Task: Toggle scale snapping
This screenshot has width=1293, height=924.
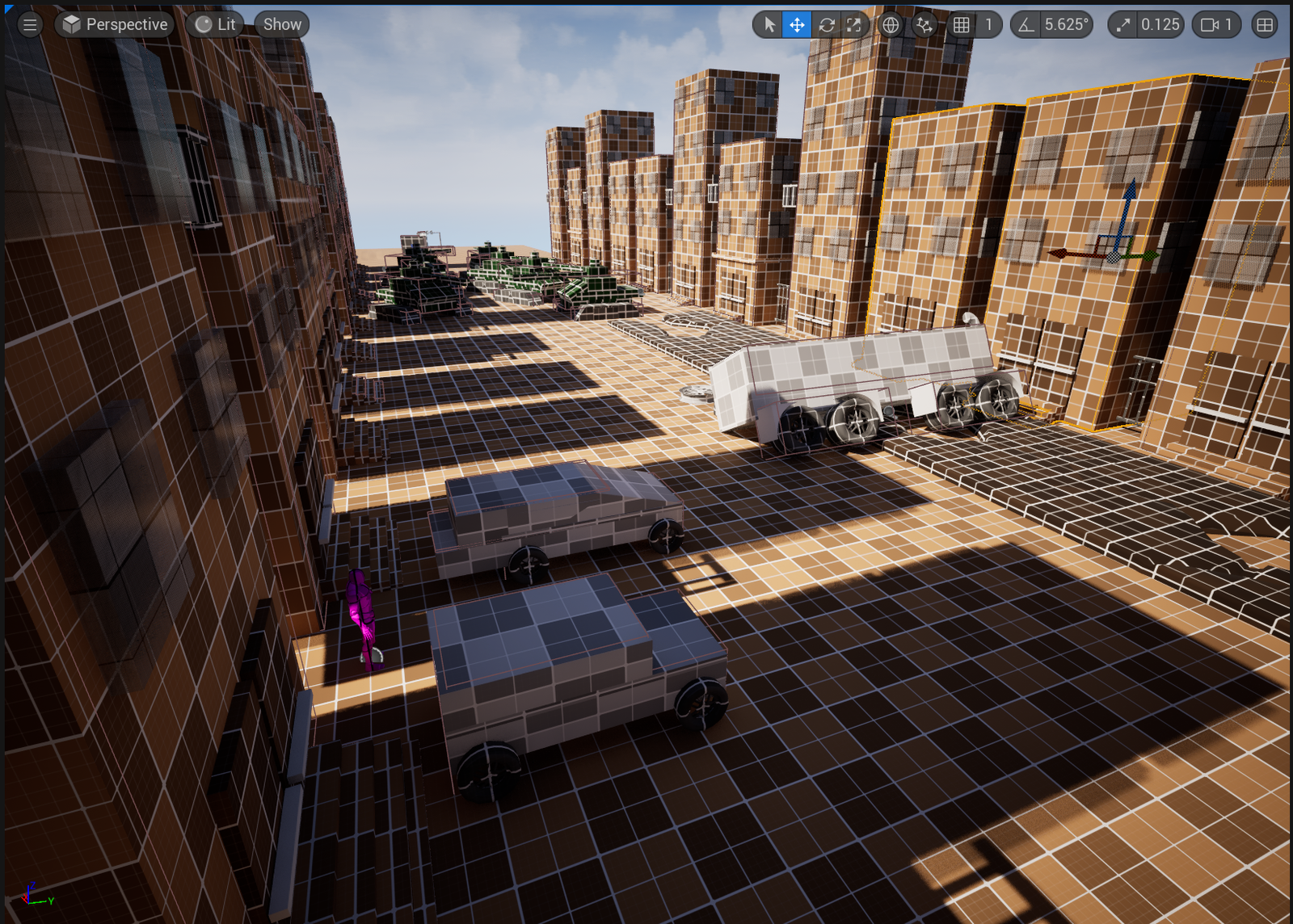Action: [1122, 24]
